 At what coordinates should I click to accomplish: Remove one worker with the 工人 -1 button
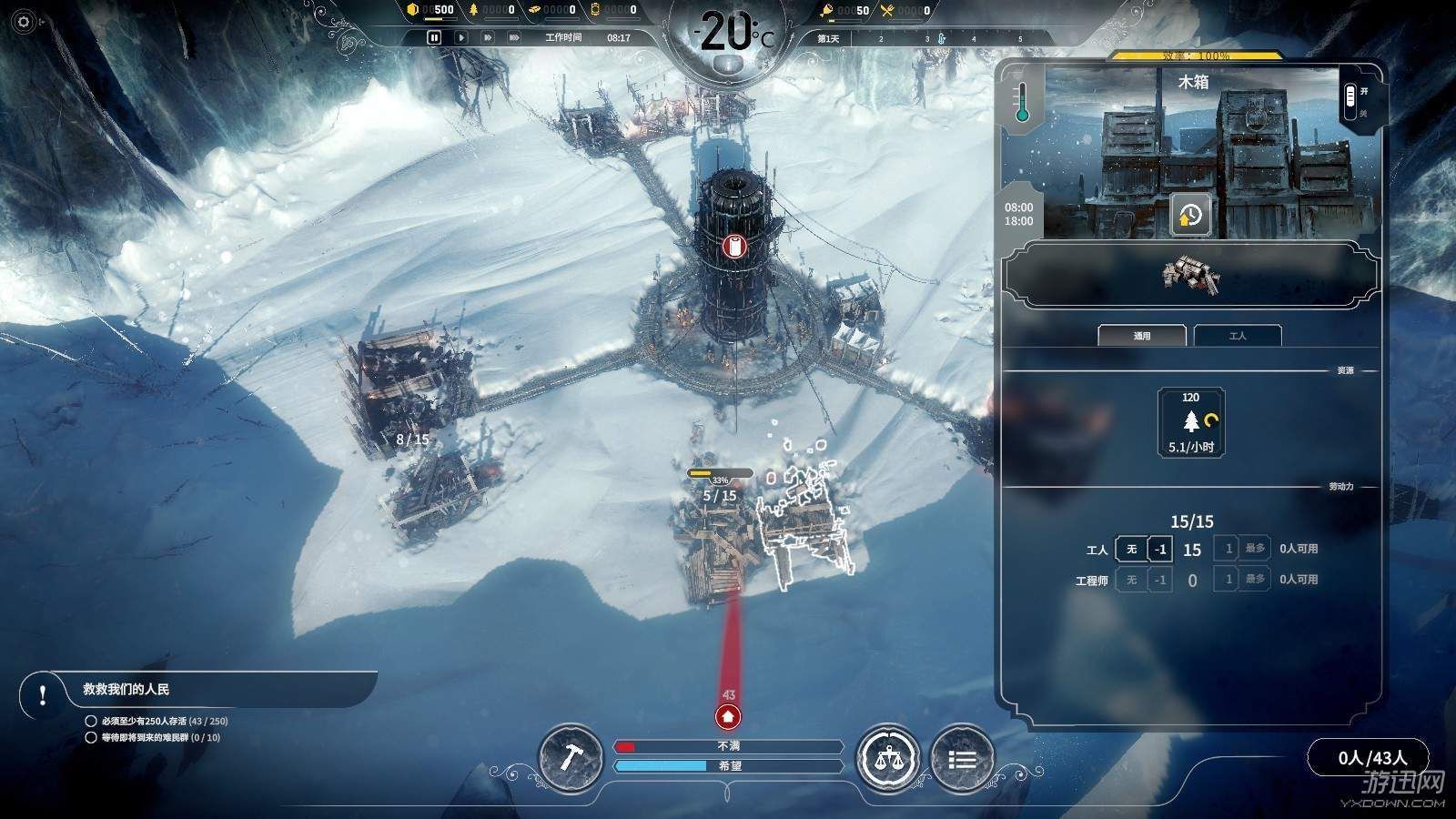tap(1159, 549)
